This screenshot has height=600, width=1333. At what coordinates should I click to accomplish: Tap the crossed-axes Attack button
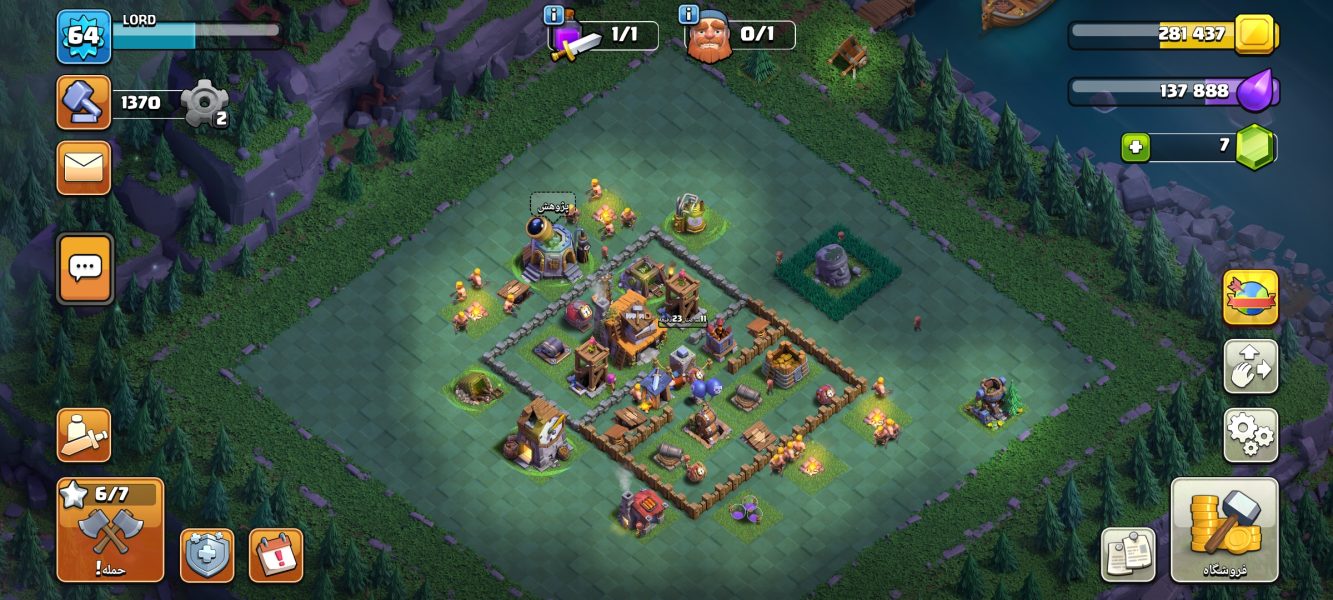pyautogui.click(x=110, y=530)
